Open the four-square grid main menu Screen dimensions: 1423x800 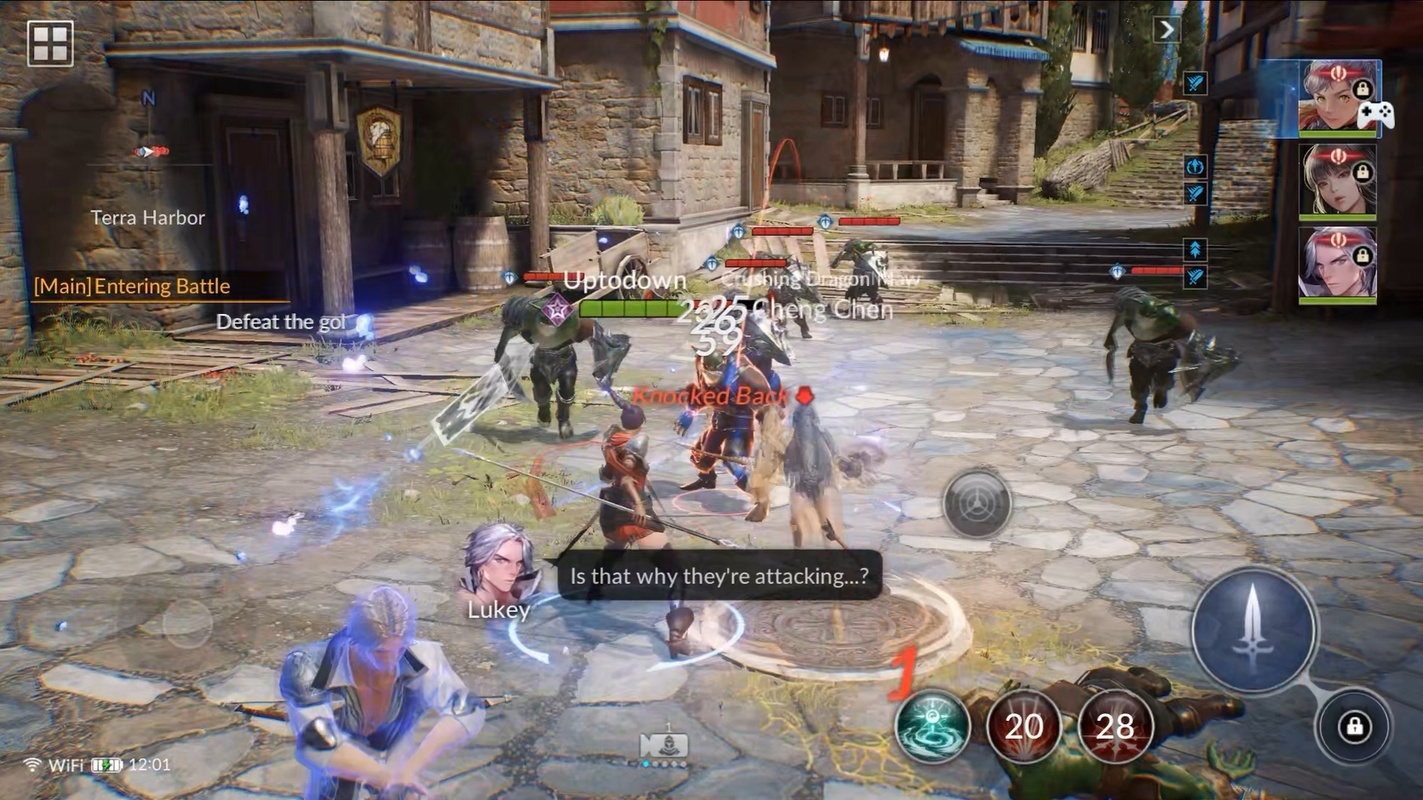[x=50, y=43]
